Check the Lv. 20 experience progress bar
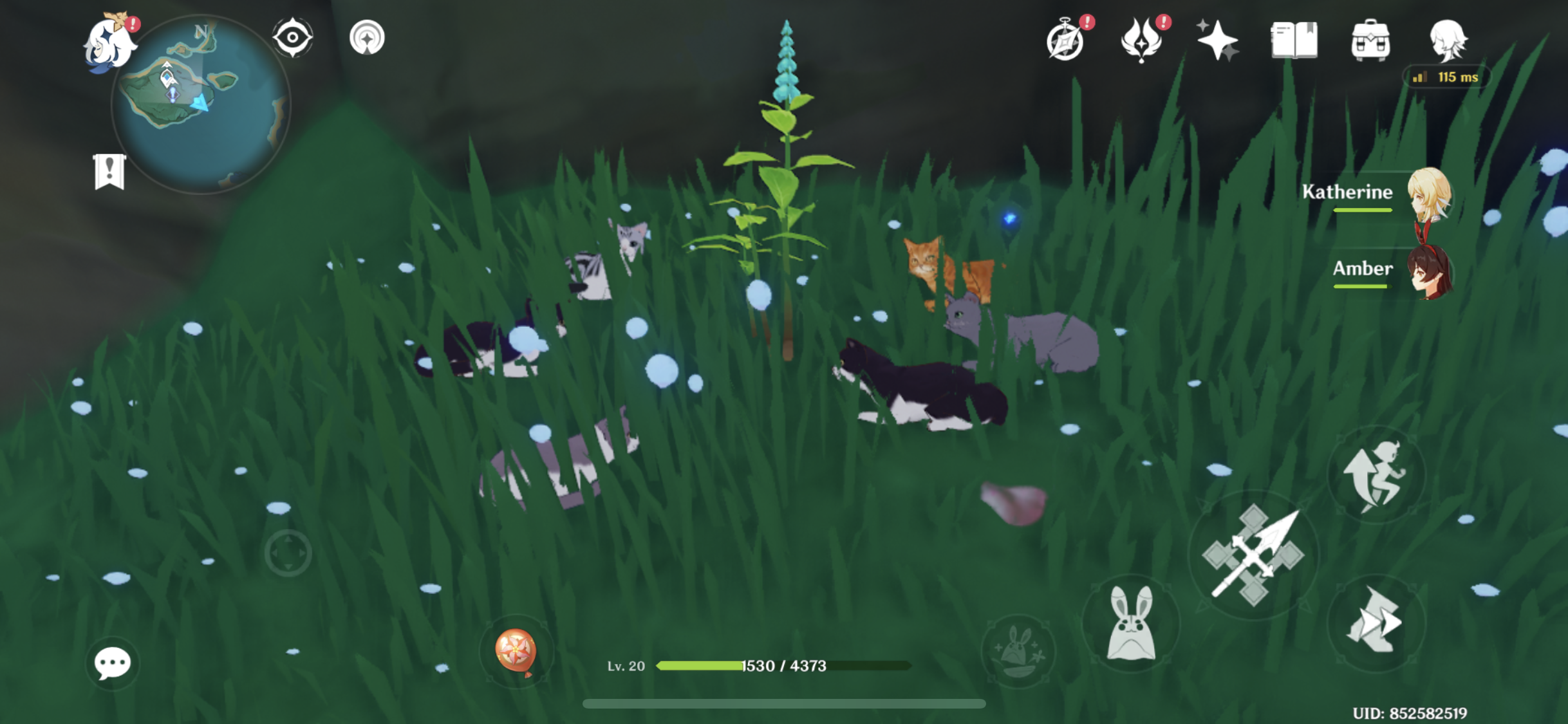This screenshot has height=724, width=1568. tap(782, 667)
